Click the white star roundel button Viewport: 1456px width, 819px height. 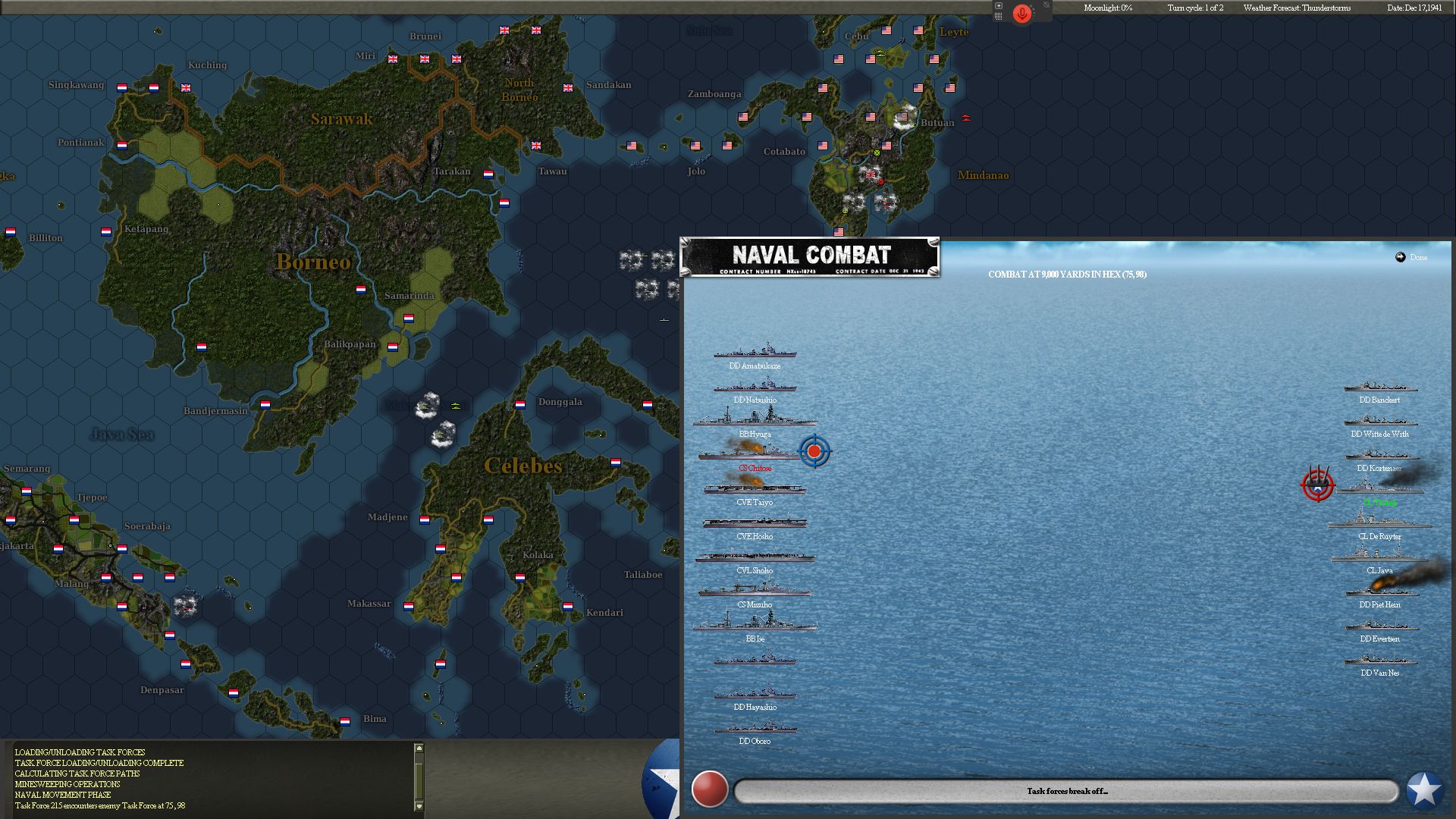[1424, 789]
